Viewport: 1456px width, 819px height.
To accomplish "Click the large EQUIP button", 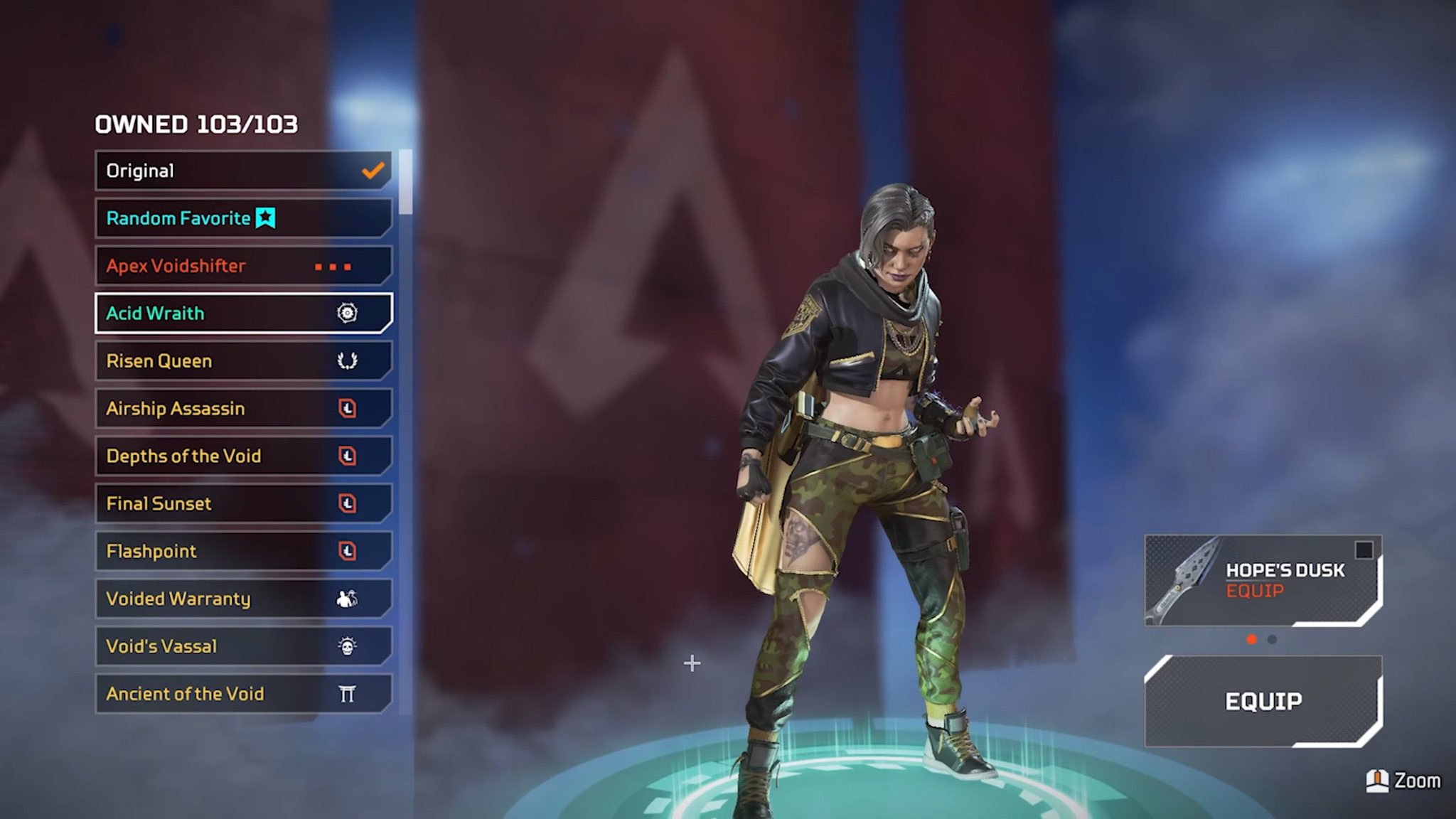I will pos(1263,702).
